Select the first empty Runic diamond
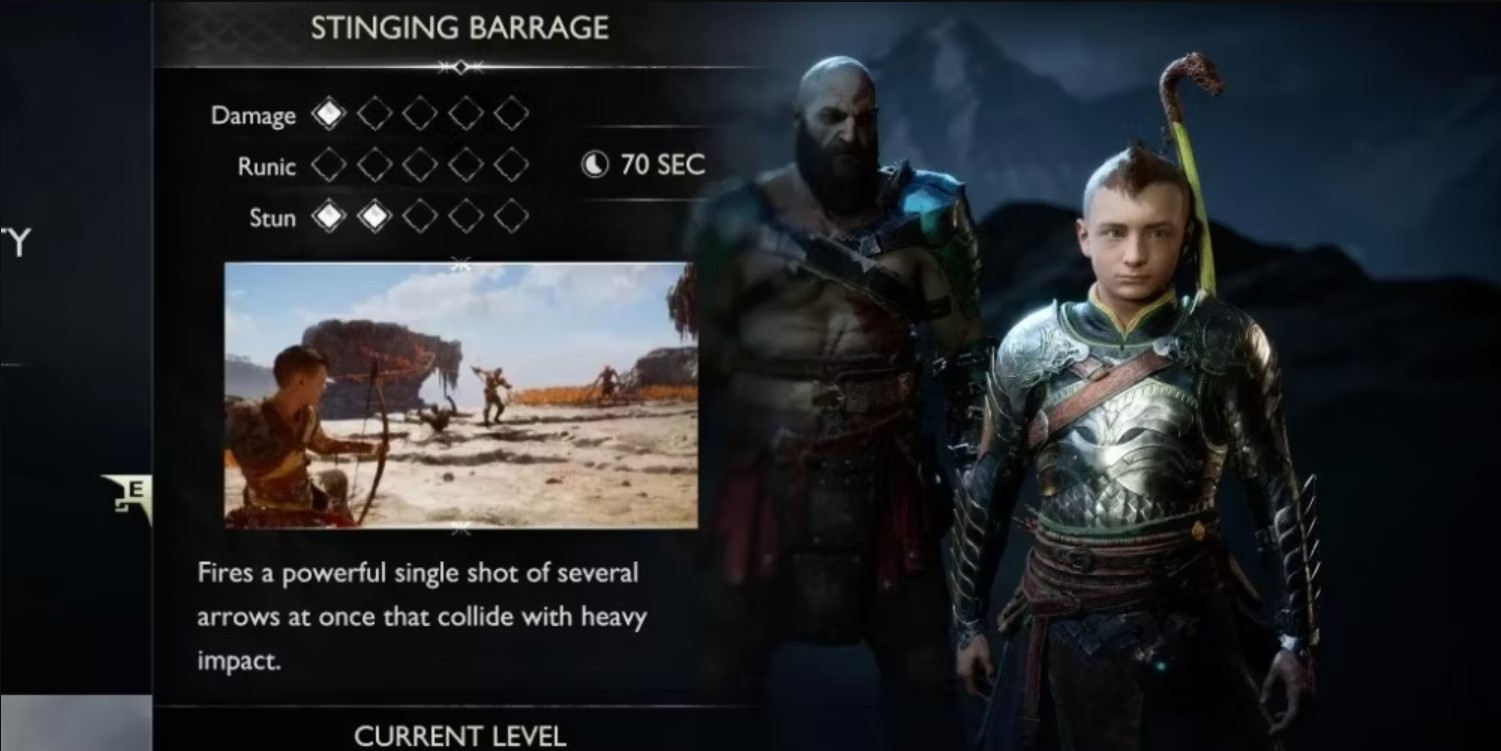The image size is (1501, 751). [327, 166]
